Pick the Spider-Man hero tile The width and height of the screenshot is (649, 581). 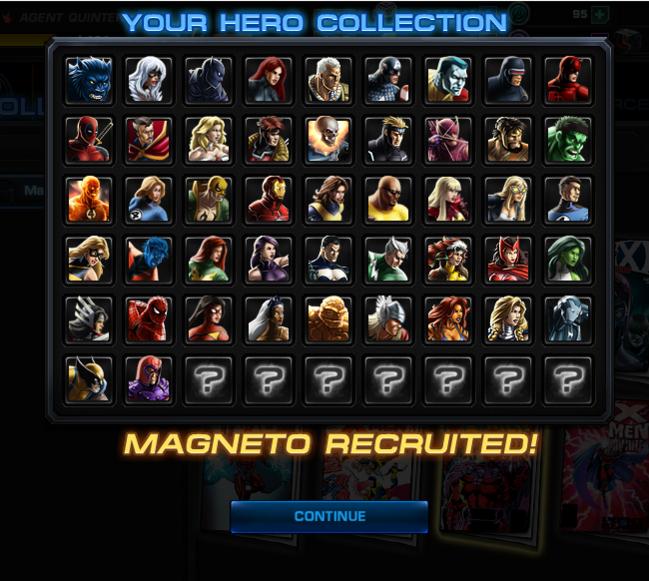click(x=148, y=319)
